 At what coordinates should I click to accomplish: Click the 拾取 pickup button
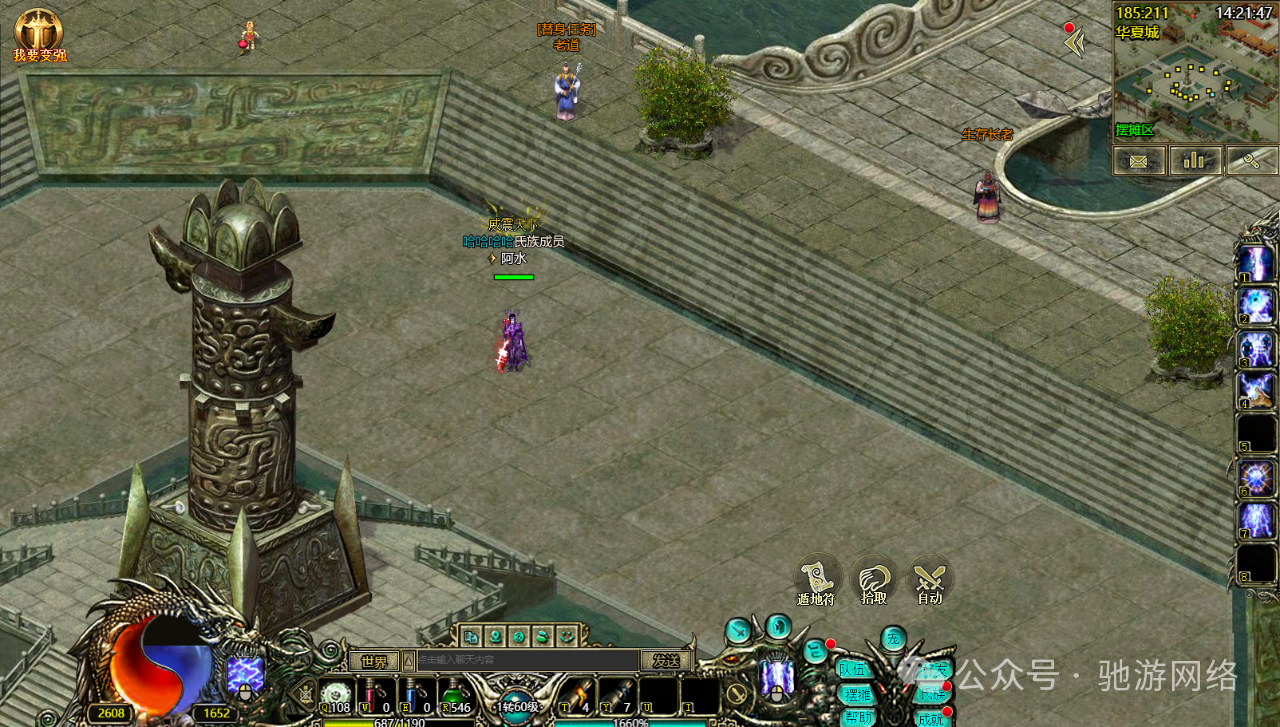point(874,578)
